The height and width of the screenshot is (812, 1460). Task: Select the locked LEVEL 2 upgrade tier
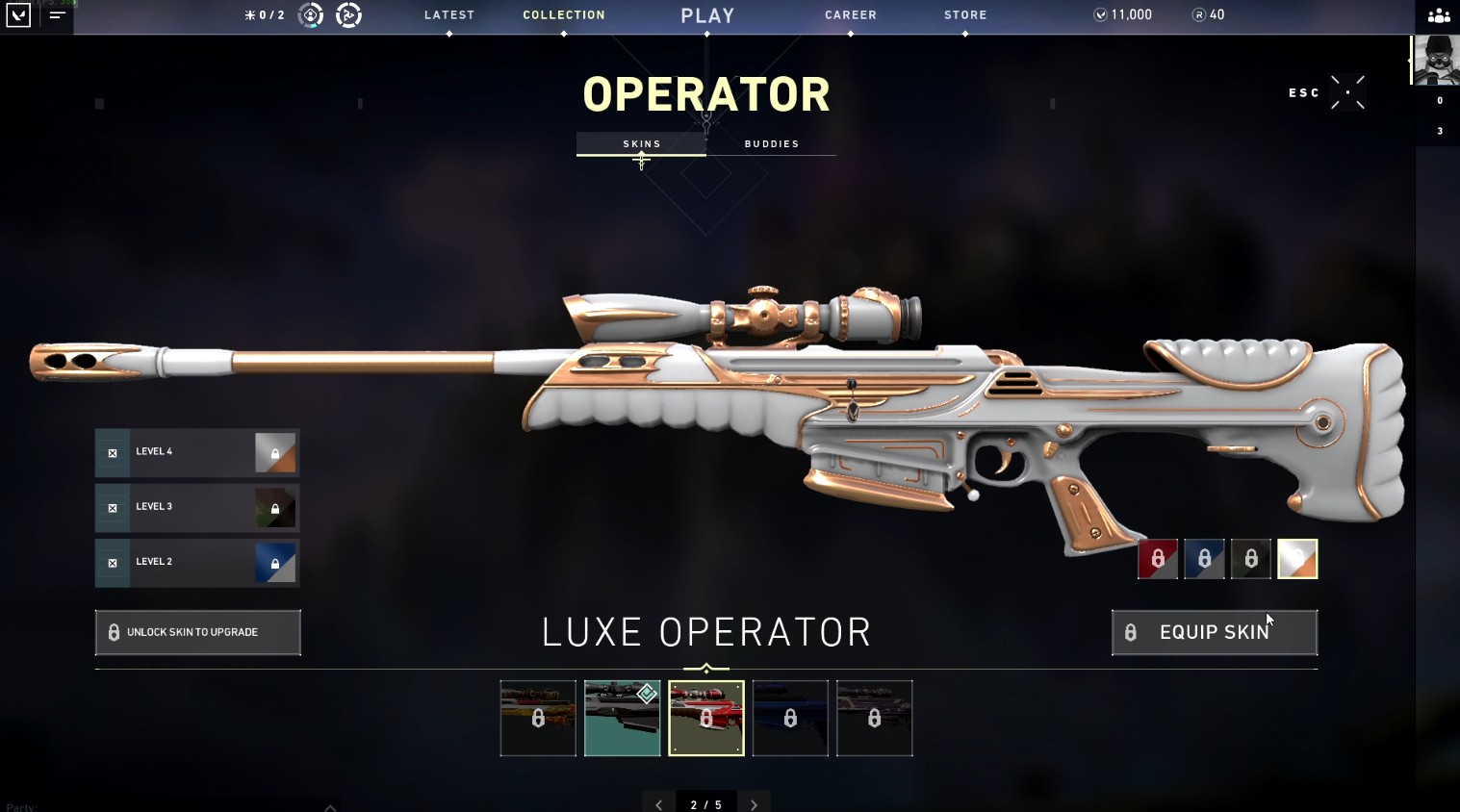[x=197, y=563]
